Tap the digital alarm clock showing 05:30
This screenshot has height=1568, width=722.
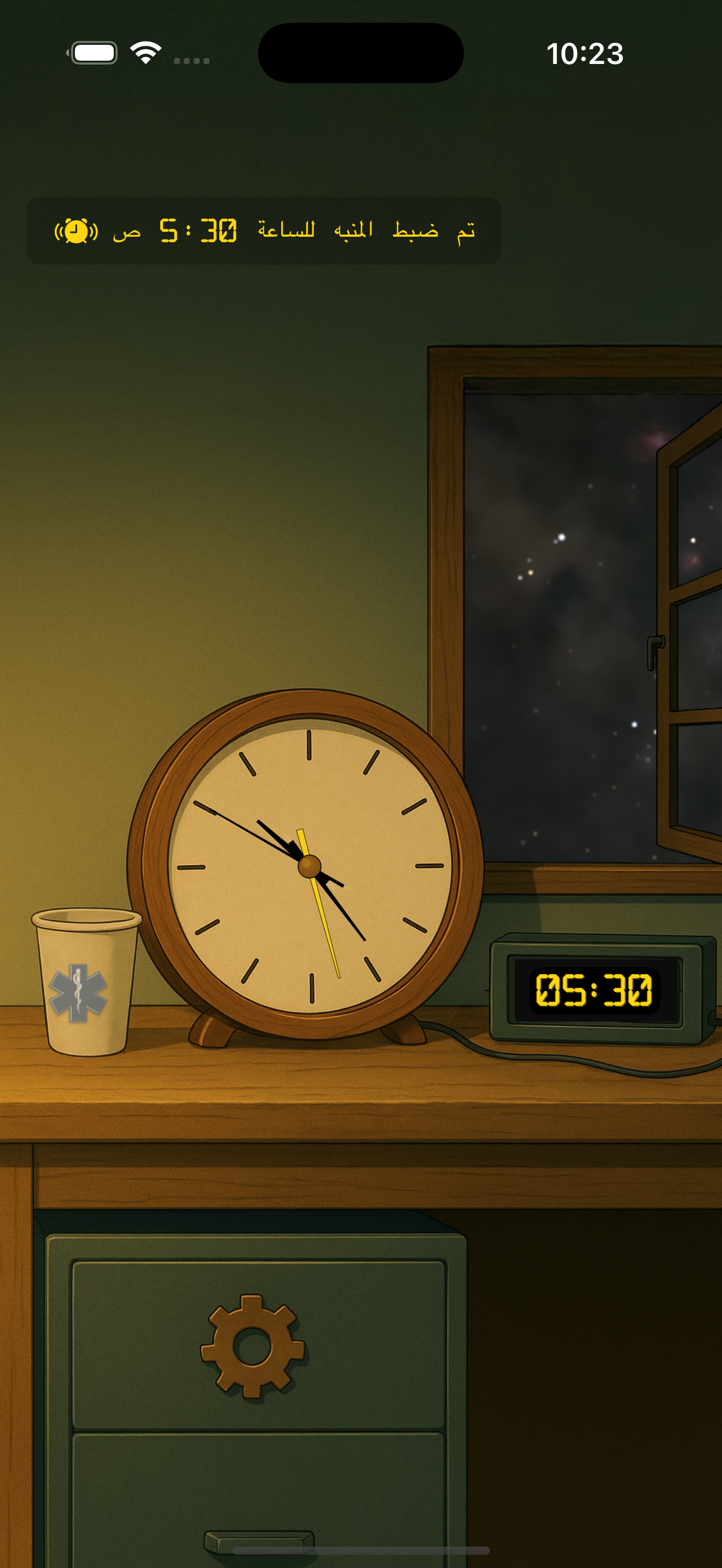594,990
